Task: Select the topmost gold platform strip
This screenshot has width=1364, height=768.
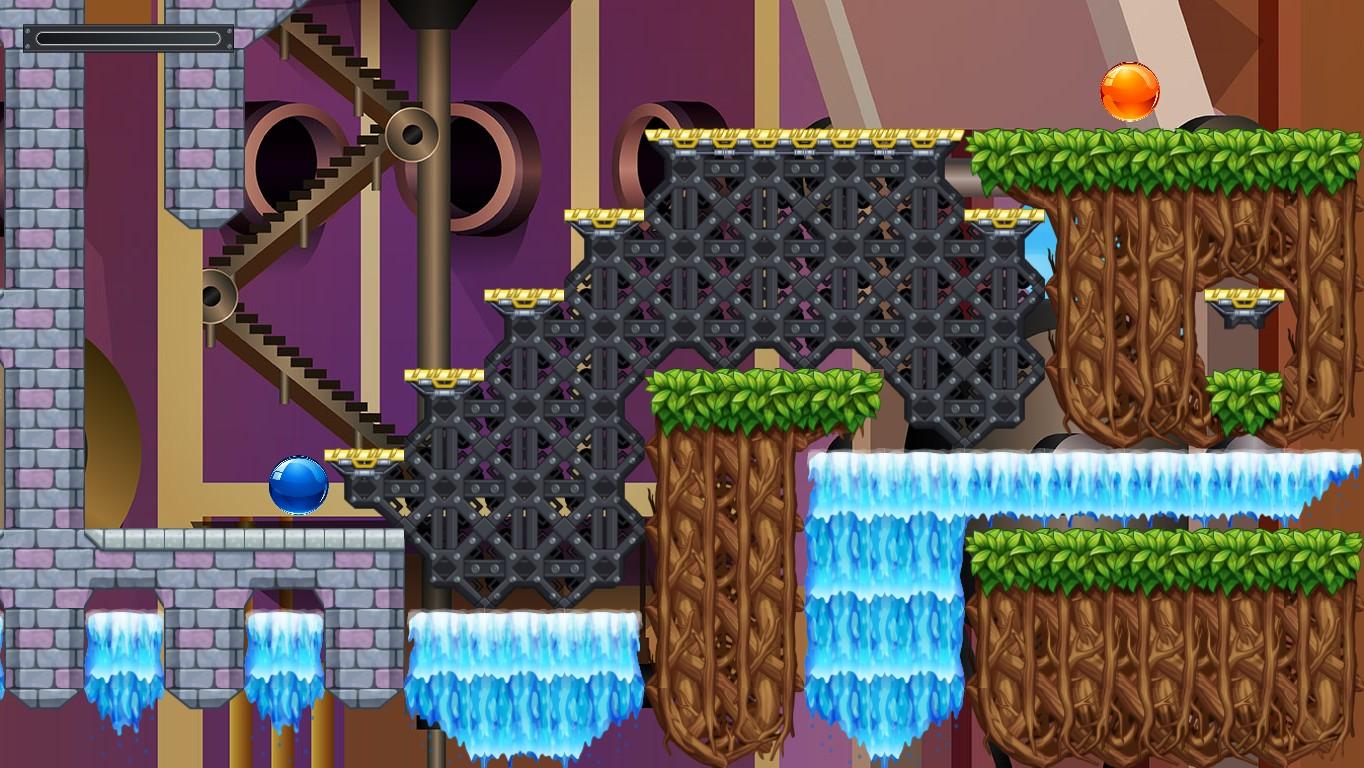Action: (x=800, y=135)
